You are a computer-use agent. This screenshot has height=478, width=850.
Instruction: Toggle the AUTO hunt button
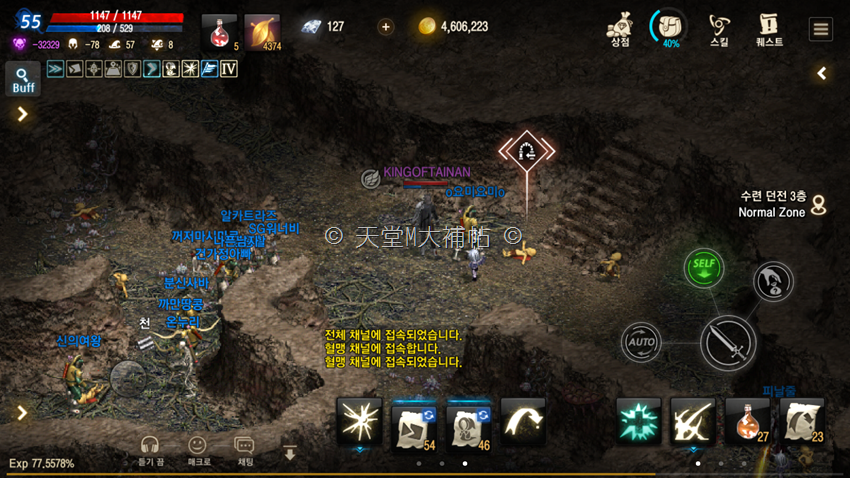tap(641, 342)
